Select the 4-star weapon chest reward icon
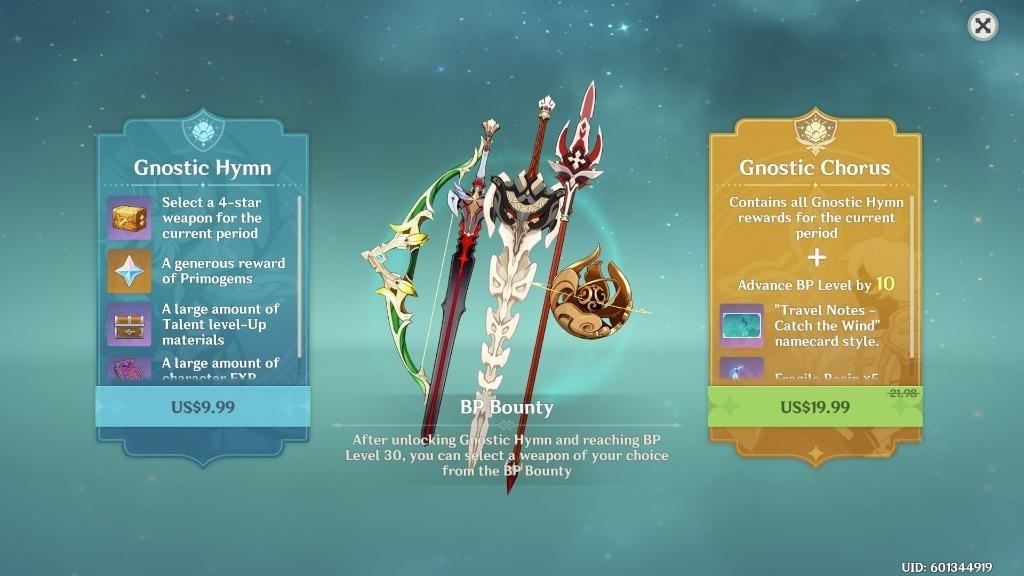 pos(129,217)
